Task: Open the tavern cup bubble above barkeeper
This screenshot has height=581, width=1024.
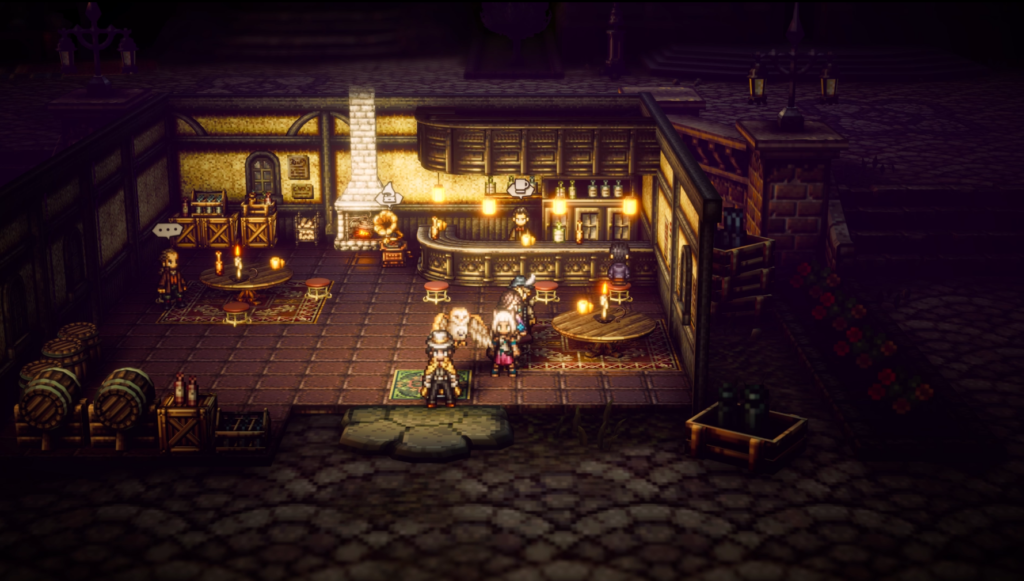Action: click(x=519, y=187)
